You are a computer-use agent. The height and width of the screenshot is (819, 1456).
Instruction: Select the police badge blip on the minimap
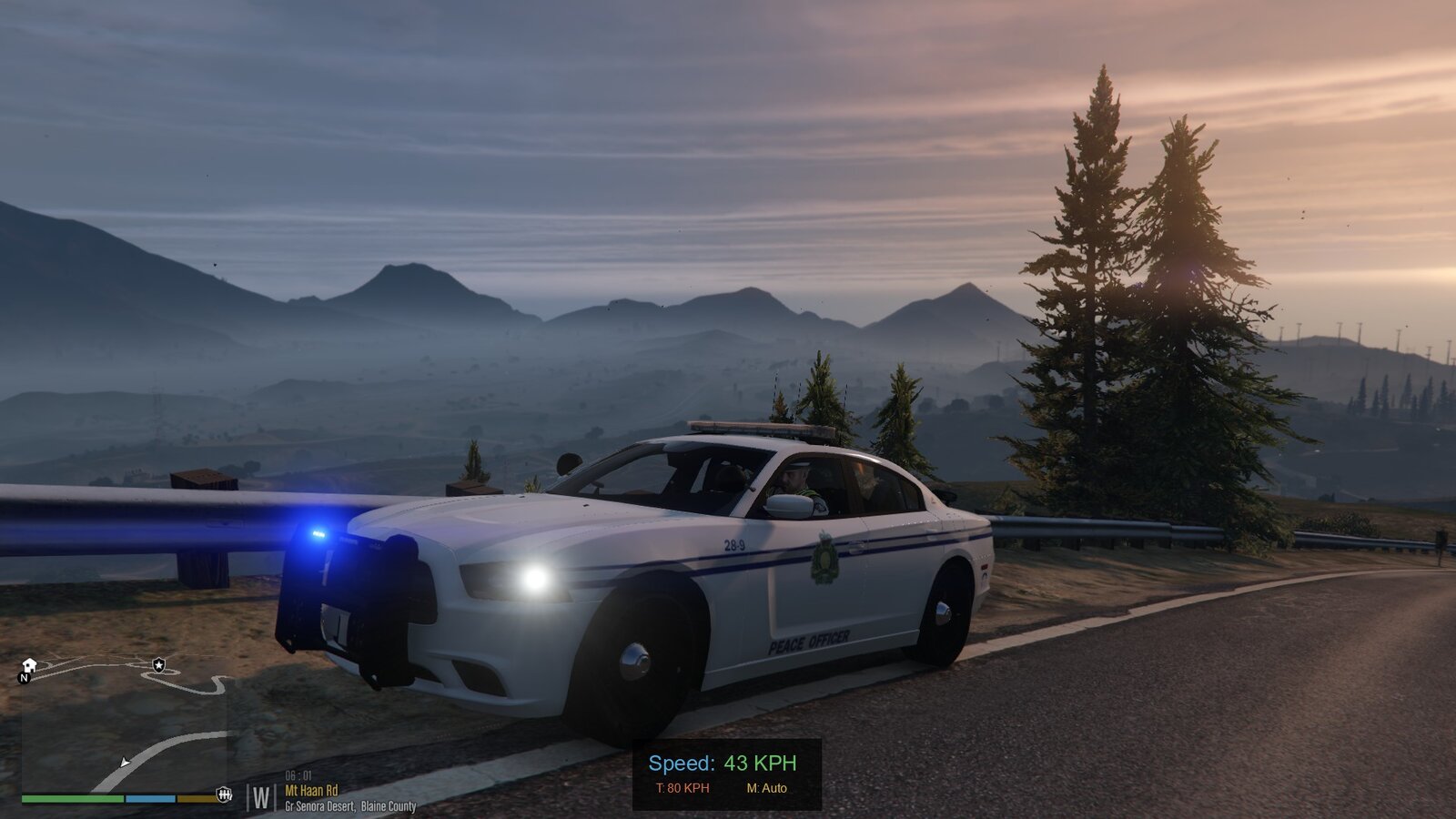[x=159, y=664]
